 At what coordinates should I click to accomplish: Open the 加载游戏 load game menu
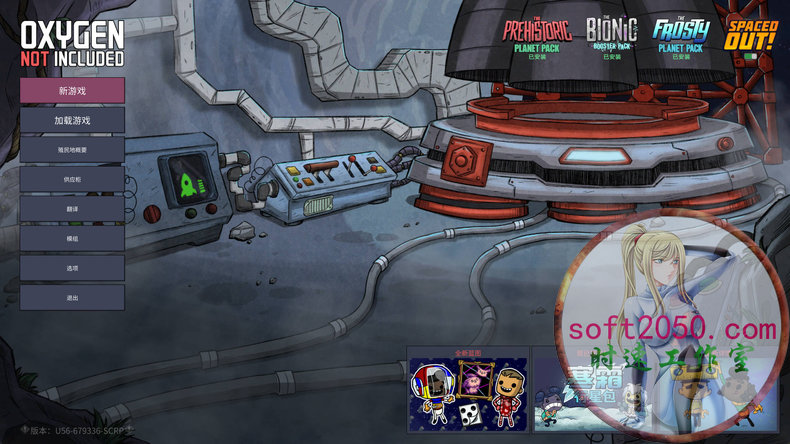(x=72, y=120)
